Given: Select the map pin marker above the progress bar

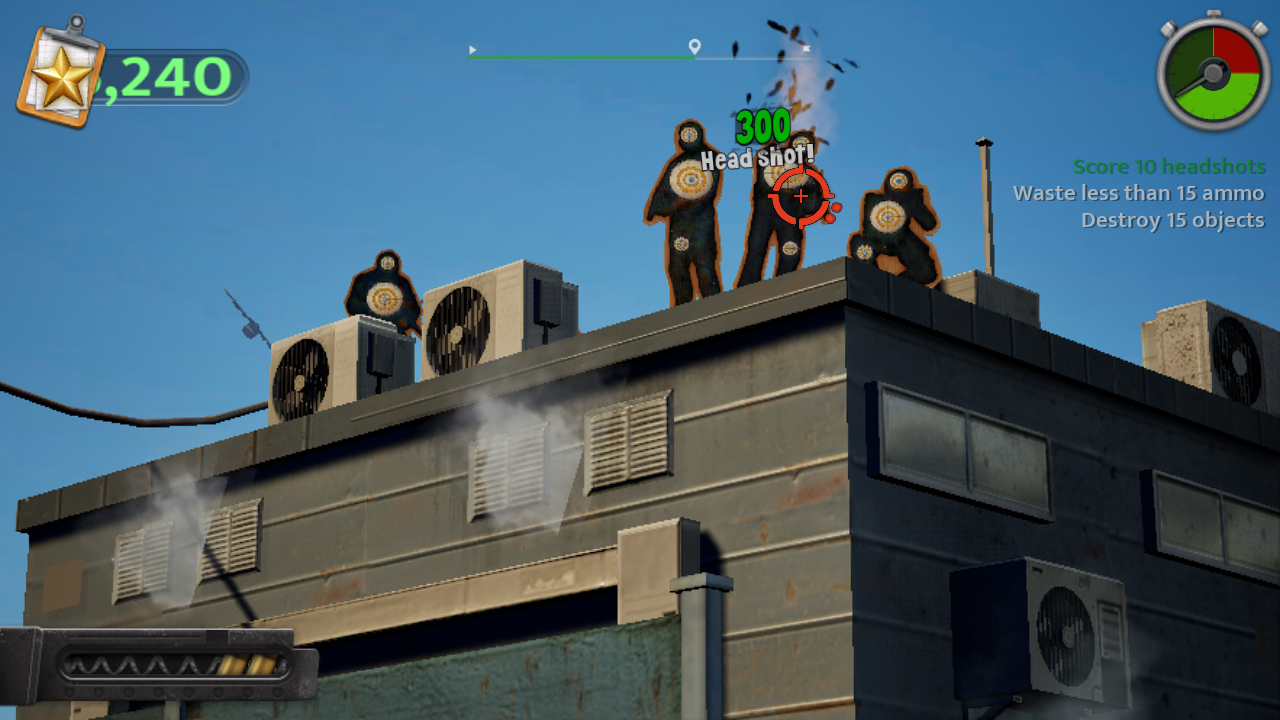Looking at the screenshot, I should click(693, 45).
